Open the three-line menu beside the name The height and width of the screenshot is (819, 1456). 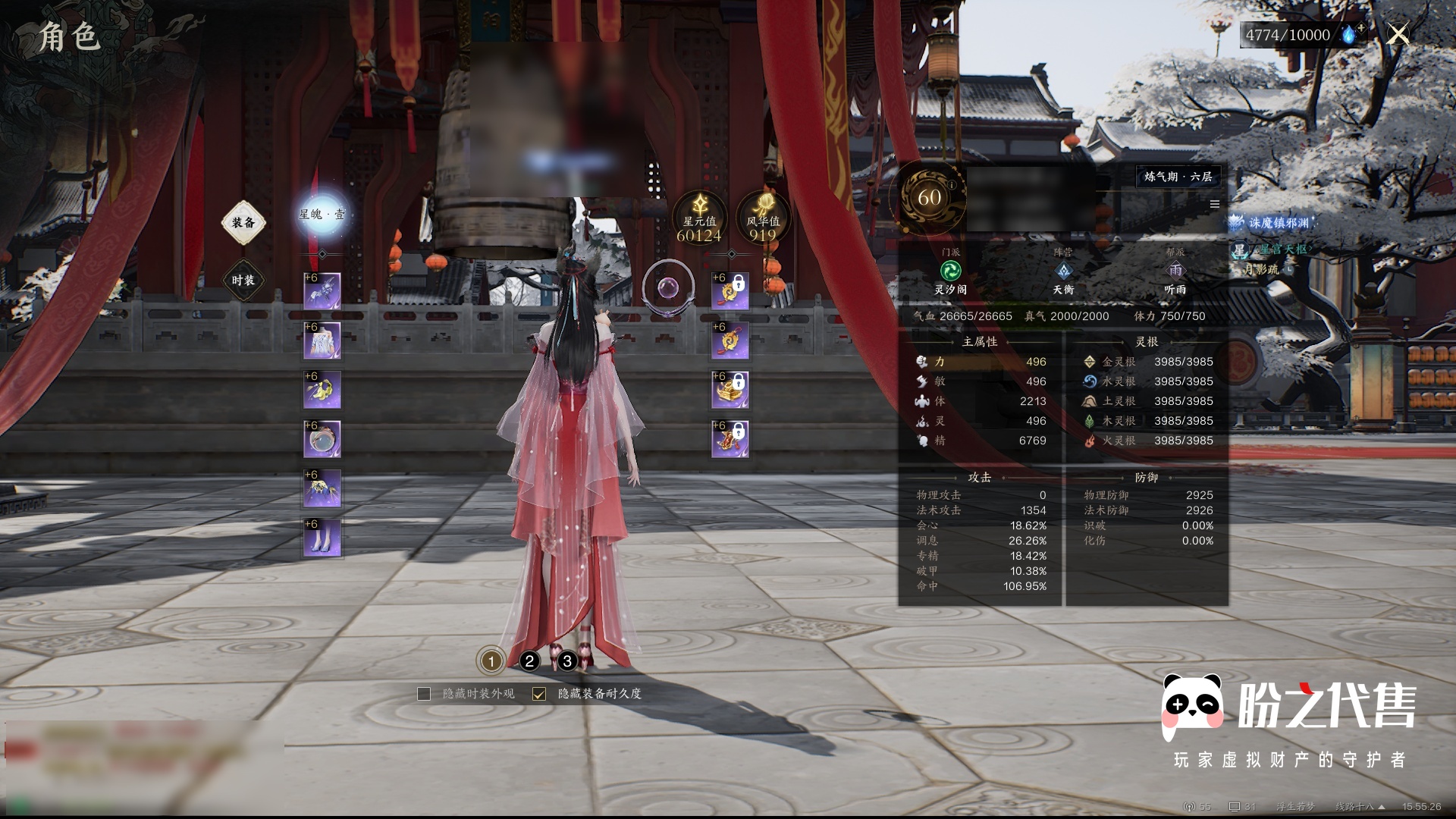tap(1215, 204)
